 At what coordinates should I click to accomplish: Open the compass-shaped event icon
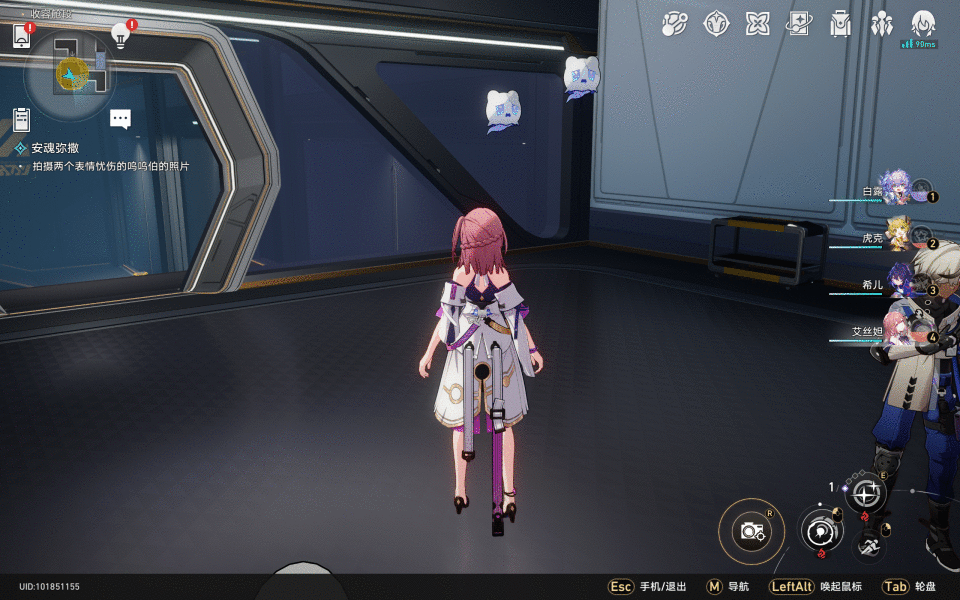coord(716,24)
